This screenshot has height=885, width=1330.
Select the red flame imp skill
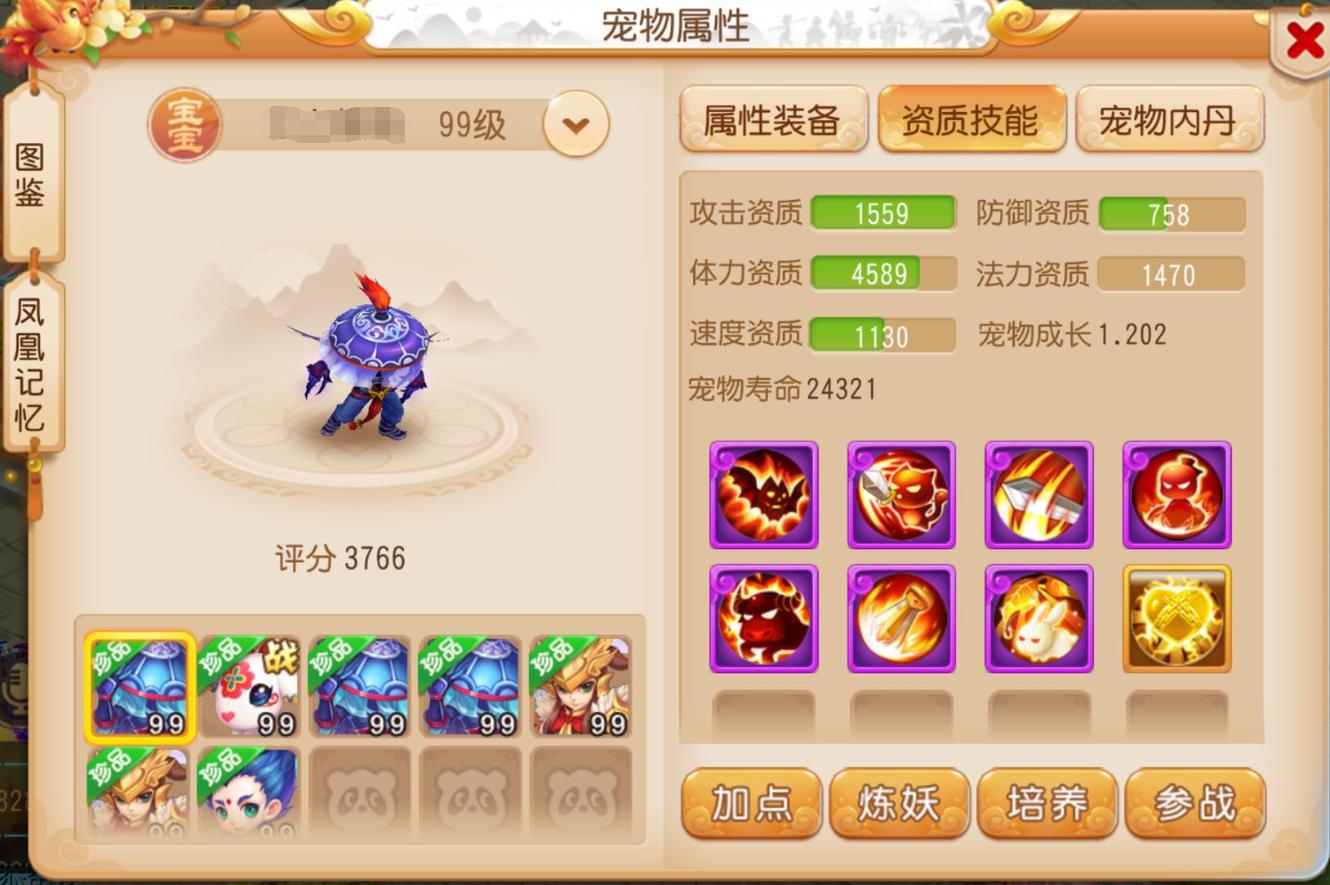[x=1177, y=494]
